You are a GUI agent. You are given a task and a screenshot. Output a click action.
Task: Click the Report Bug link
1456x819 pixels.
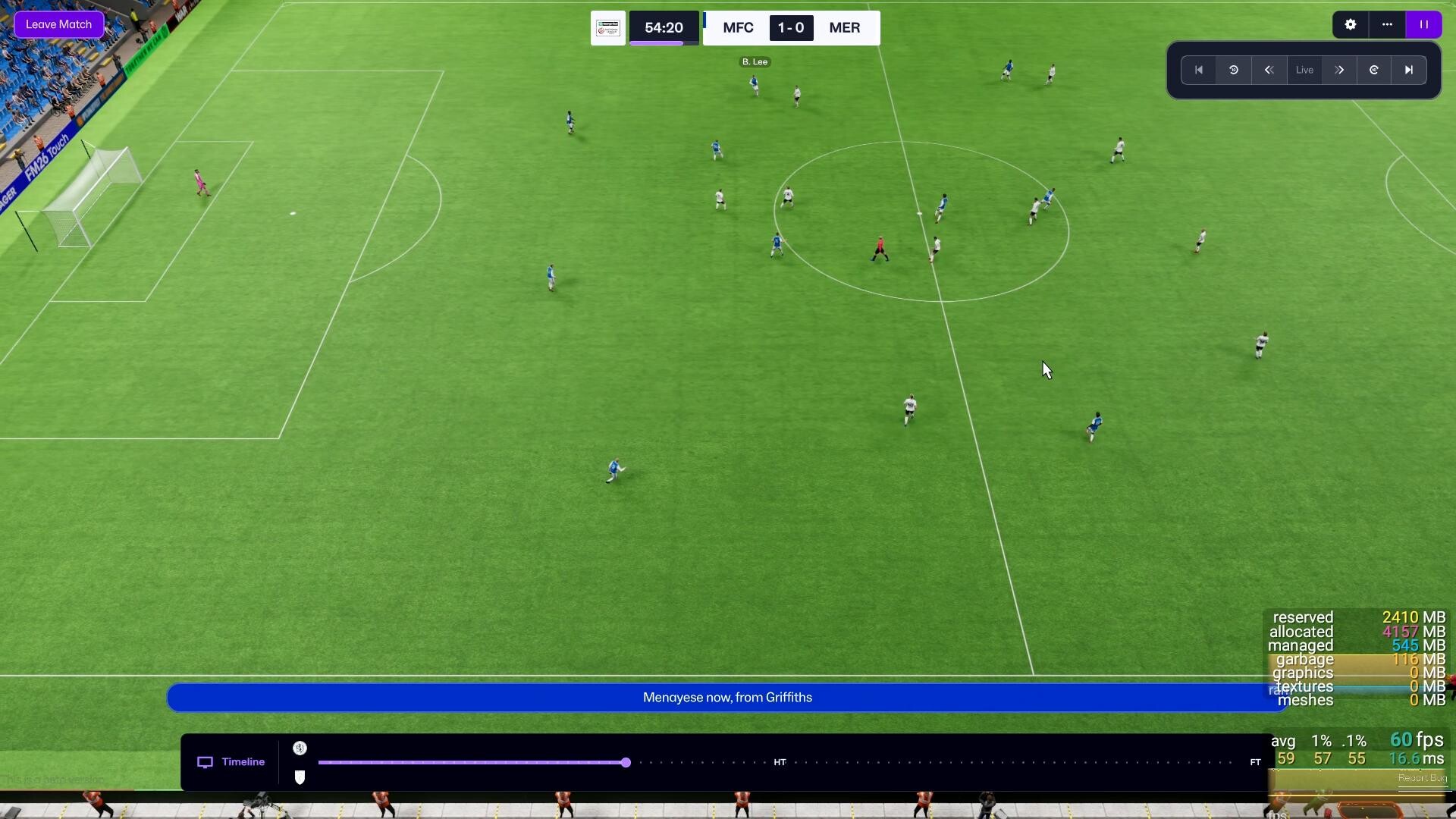[x=1423, y=778]
